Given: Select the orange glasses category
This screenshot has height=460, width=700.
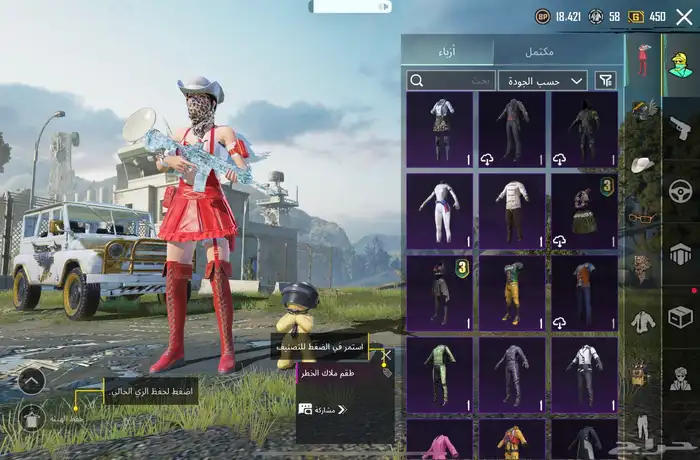Looking at the screenshot, I should tap(642, 215).
